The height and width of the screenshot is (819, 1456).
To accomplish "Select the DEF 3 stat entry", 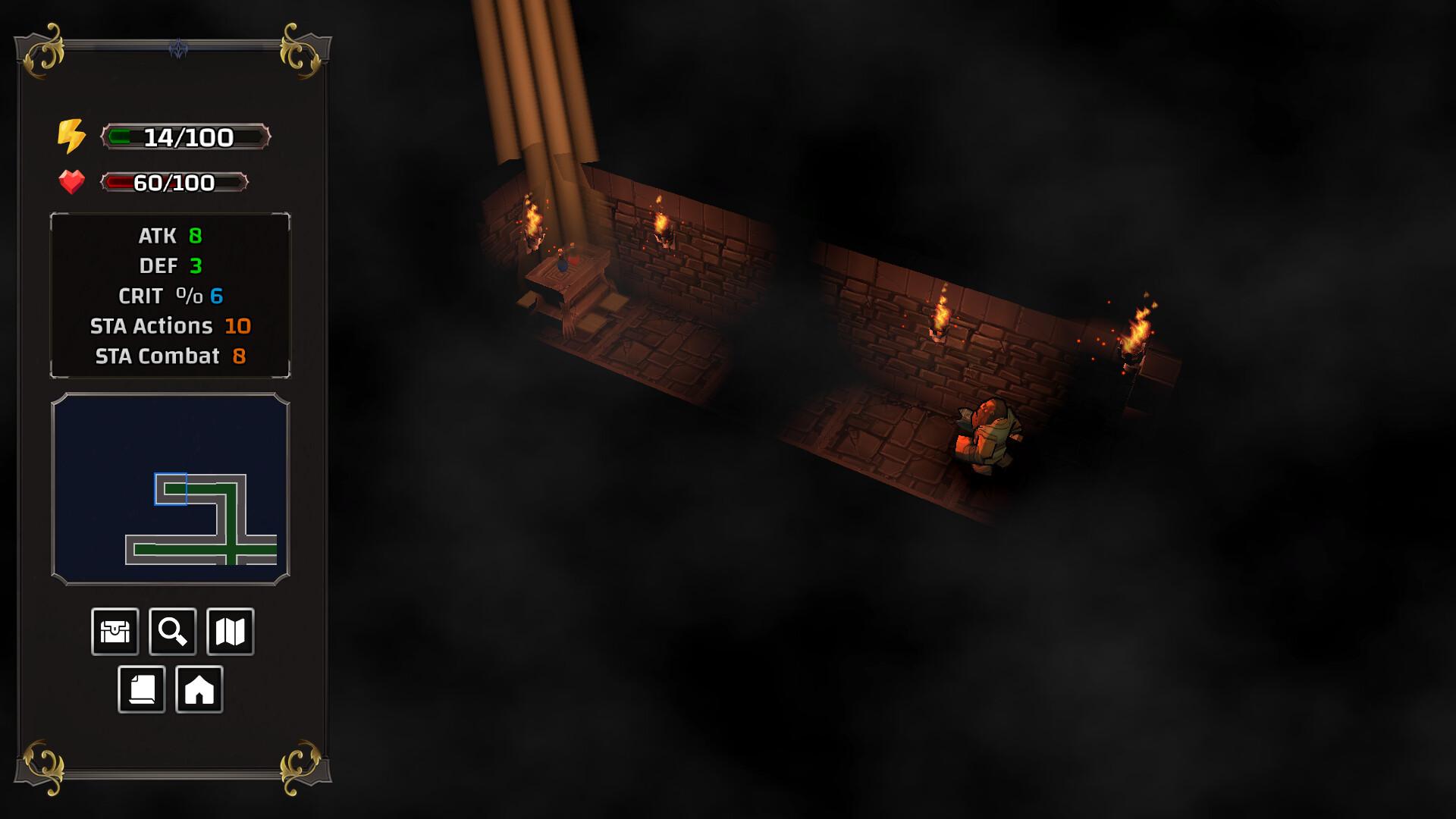I will coord(171,266).
